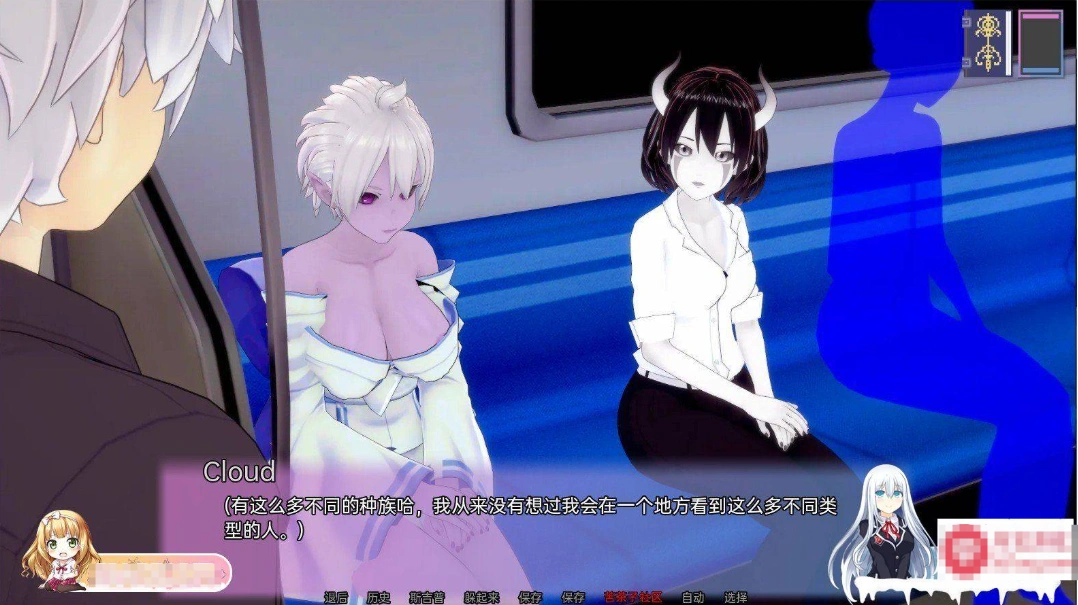Click the 退后 rollback button
1078x605 pixels.
tap(336, 597)
